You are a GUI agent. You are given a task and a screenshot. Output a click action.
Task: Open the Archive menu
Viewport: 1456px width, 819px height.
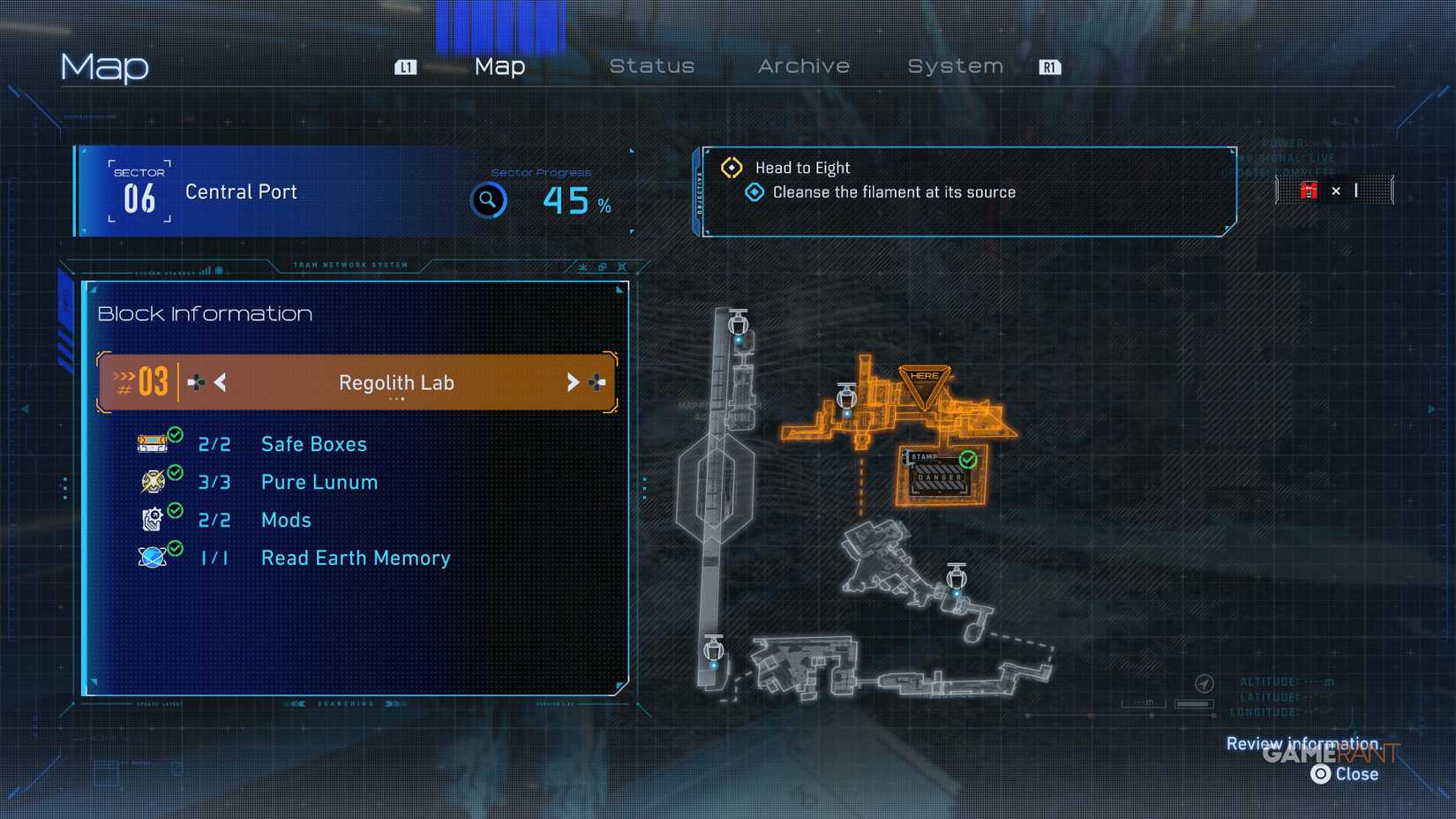pyautogui.click(x=803, y=65)
